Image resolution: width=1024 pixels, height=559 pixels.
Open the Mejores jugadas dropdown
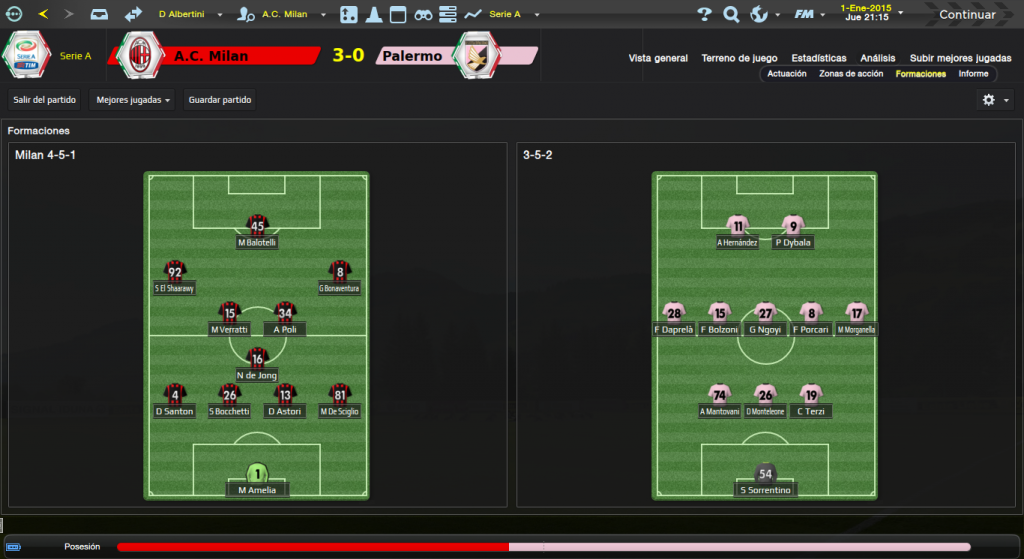(131, 100)
